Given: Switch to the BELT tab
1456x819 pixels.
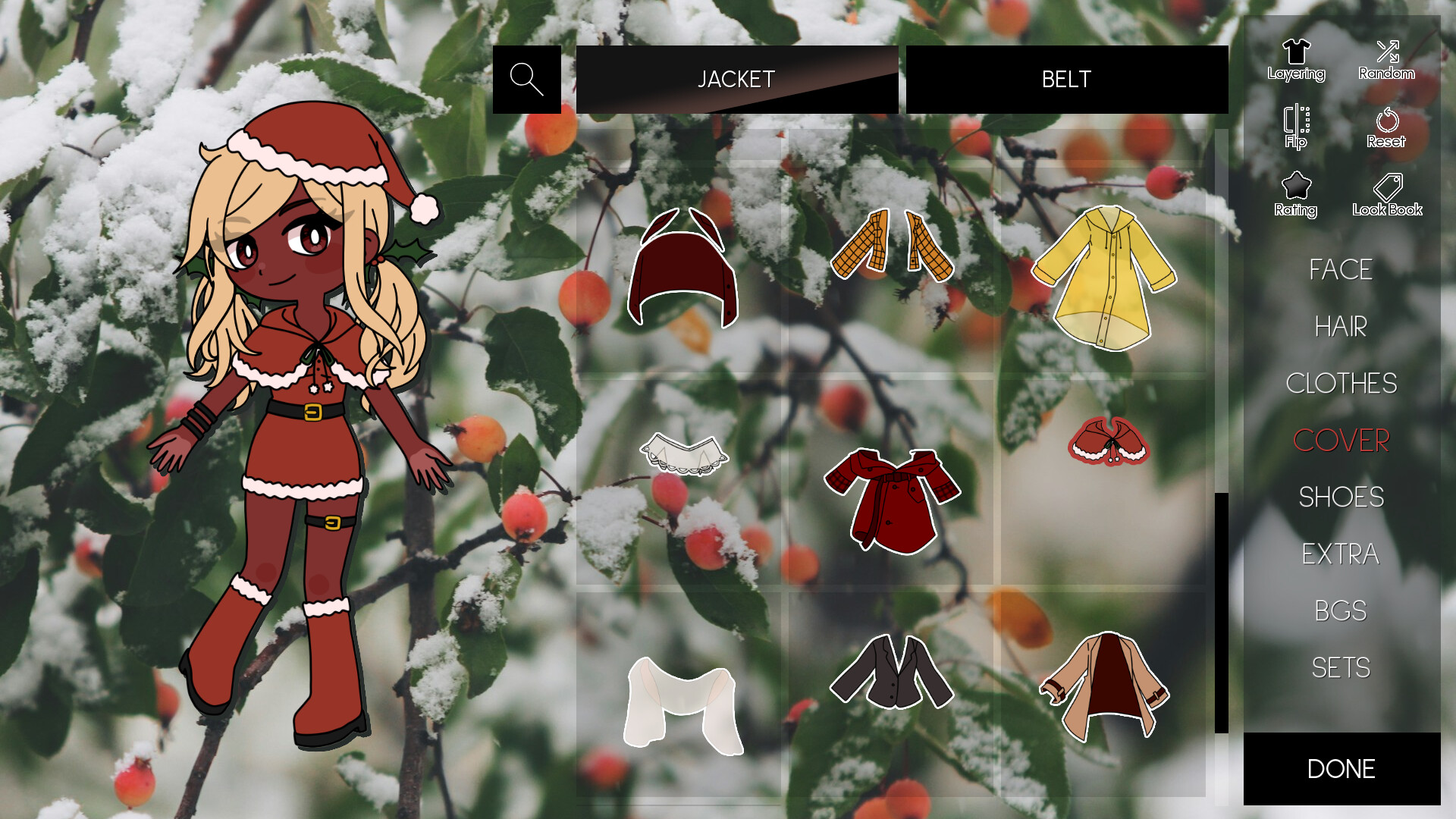Looking at the screenshot, I should pos(1066,79).
